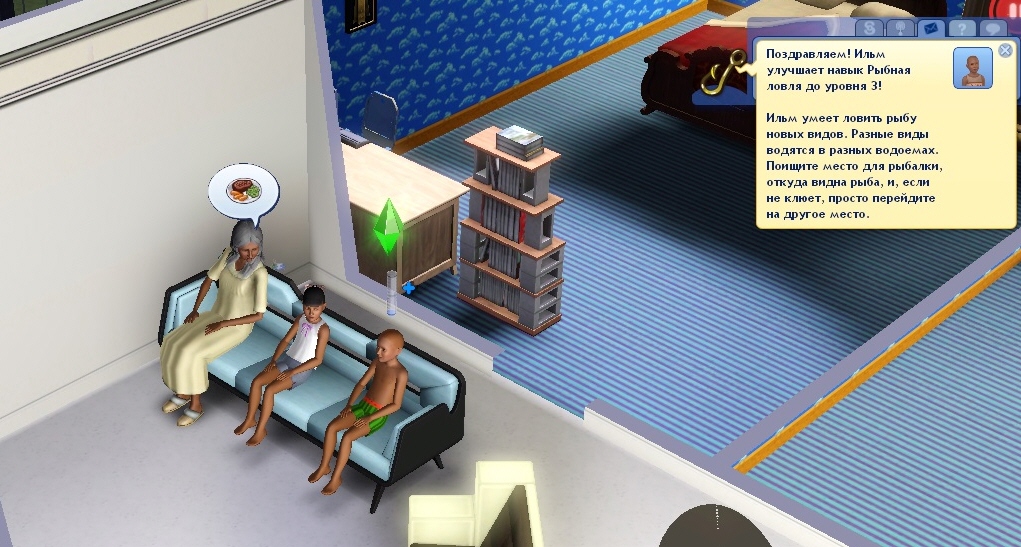Open the question mark hints tab
This screenshot has width=1021, height=547.
coord(961,29)
